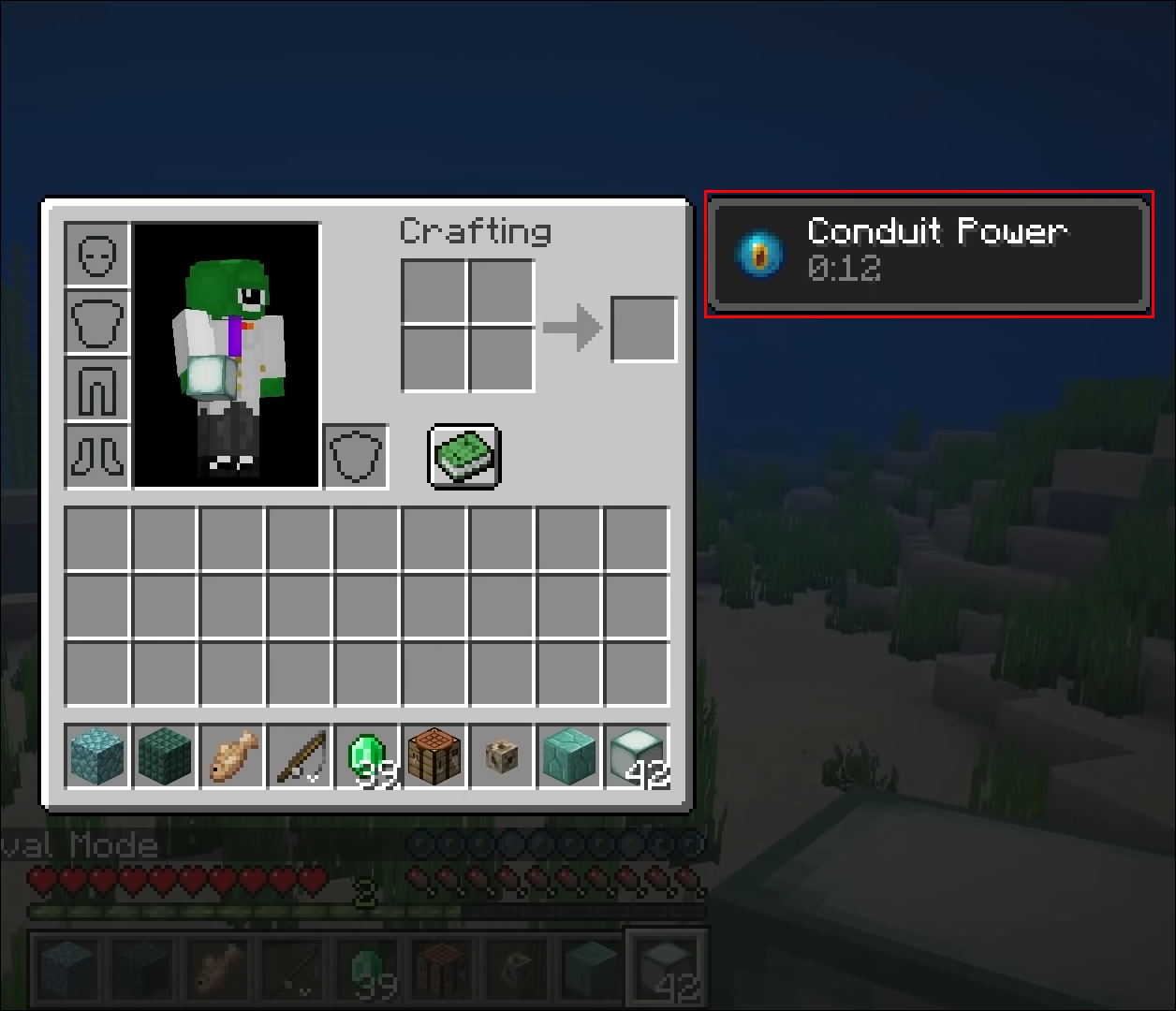The height and width of the screenshot is (1011, 1176).
Task: Select the raw fish slot
Action: coord(232,755)
